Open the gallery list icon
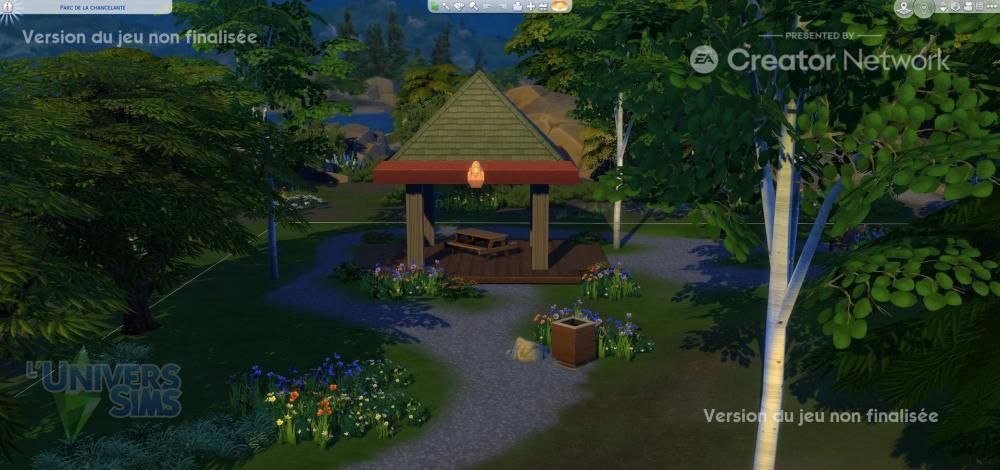This screenshot has height=470, width=1000. [980, 6]
